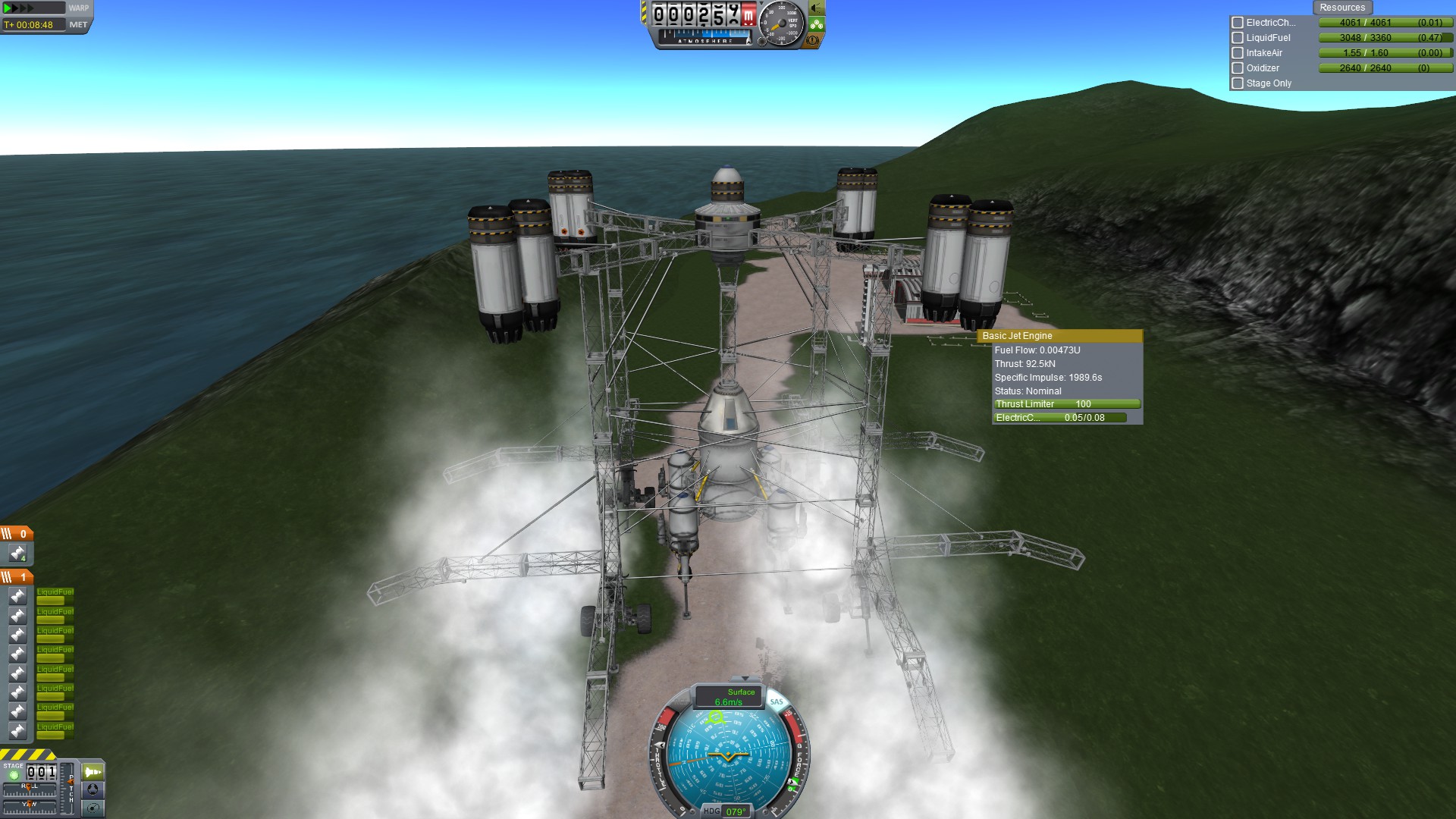Tick the LiquidFuel resource checkbox
Viewport: 1456px width, 819px height.
coord(1238,38)
